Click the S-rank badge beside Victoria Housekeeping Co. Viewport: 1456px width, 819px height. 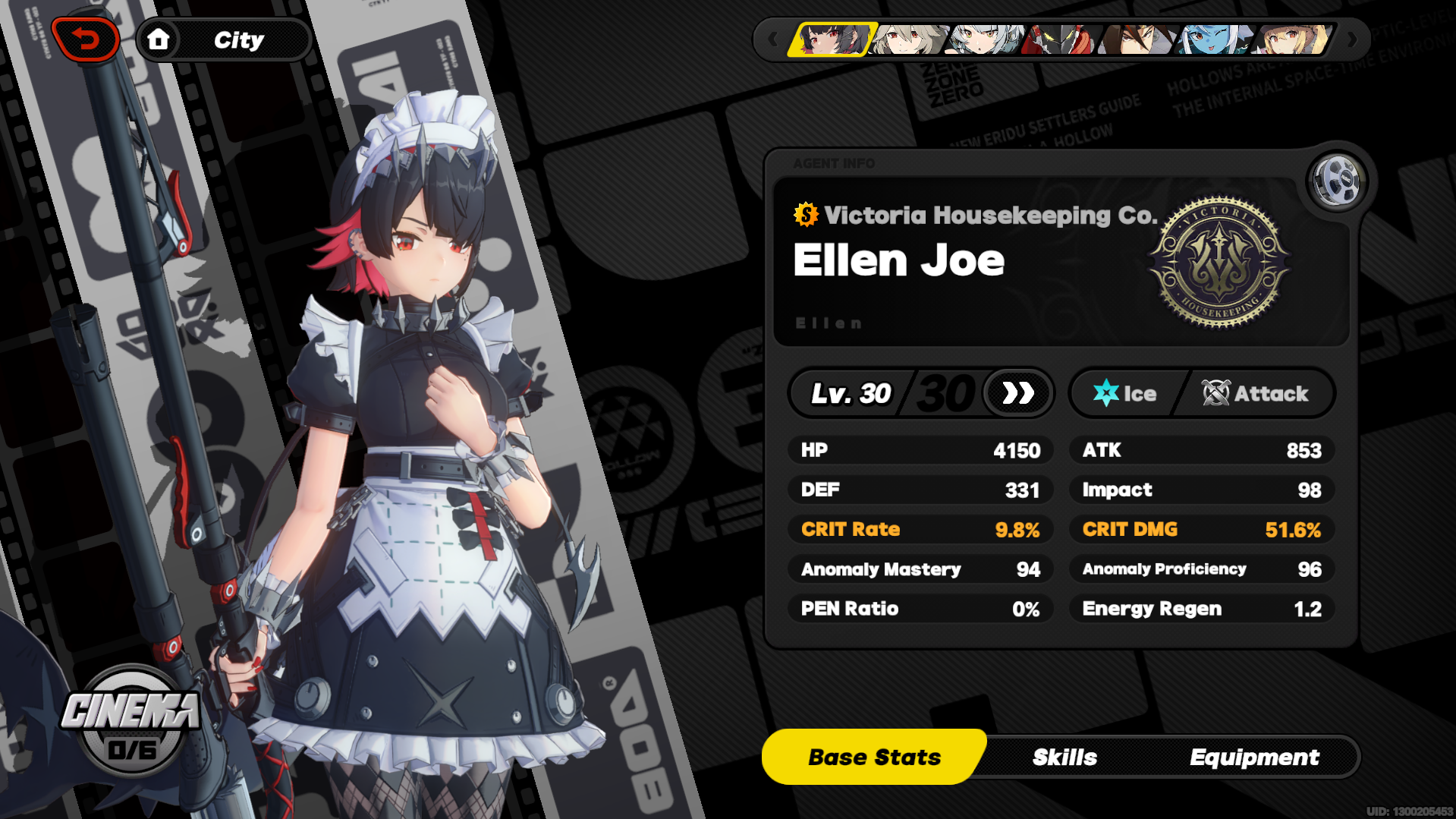point(805,216)
